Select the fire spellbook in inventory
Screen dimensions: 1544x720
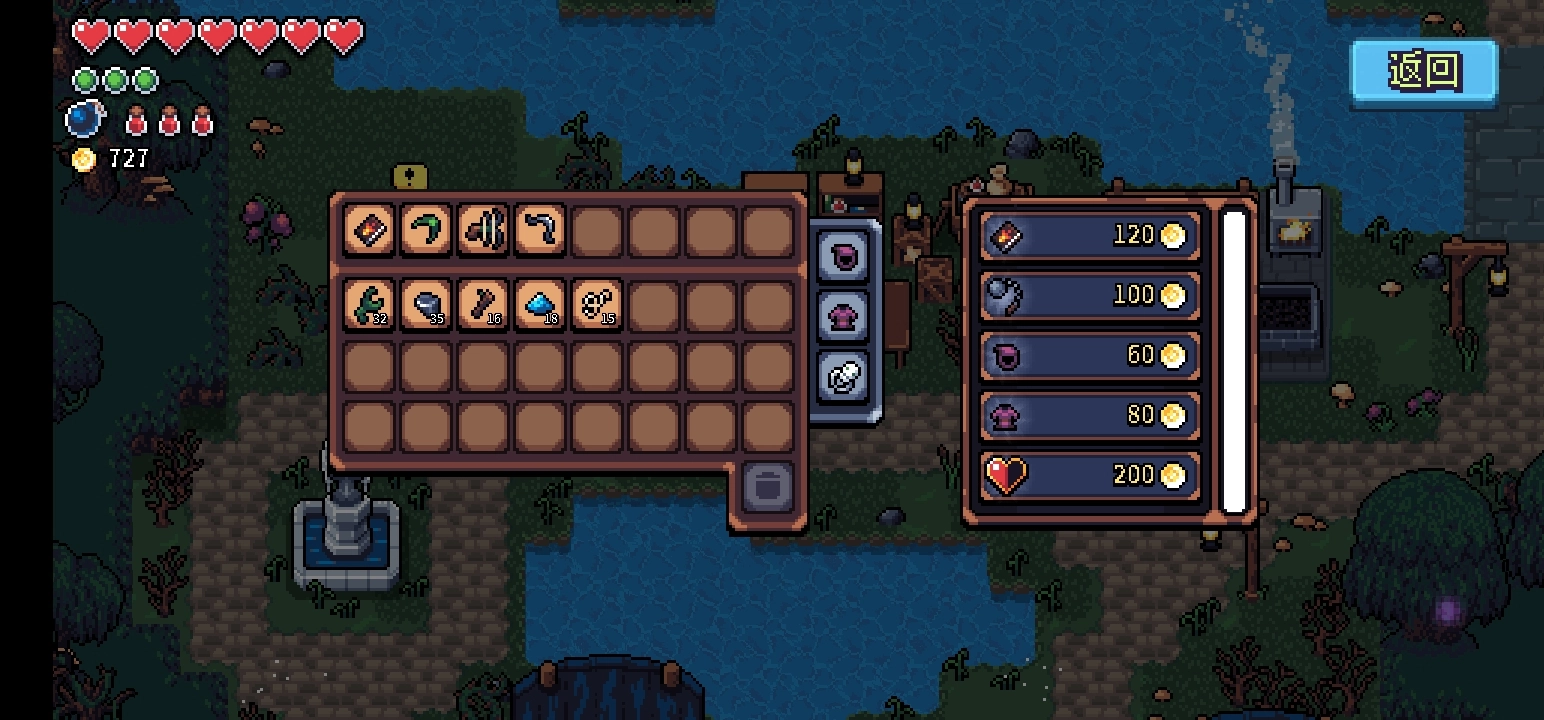pos(369,231)
